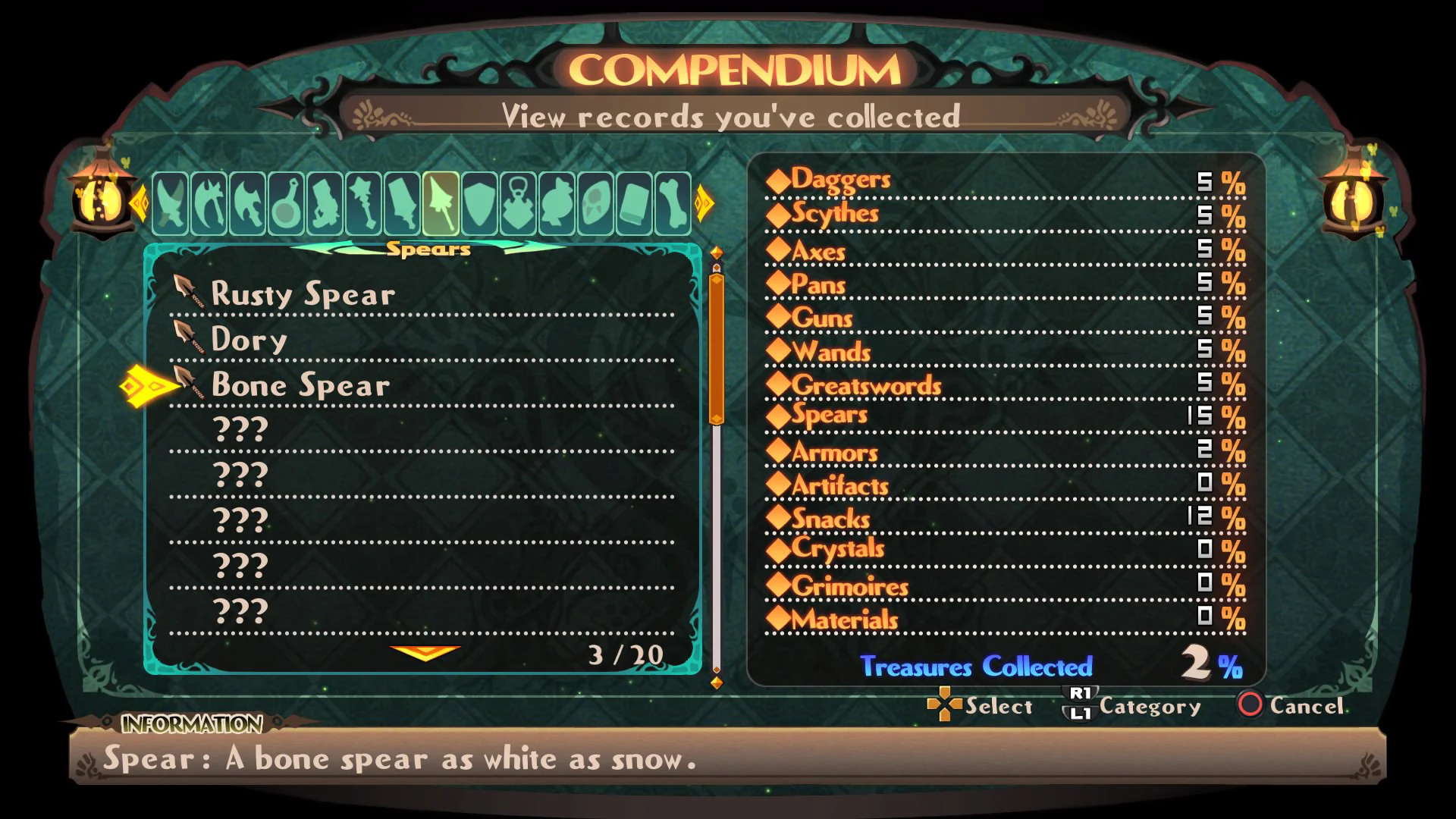The image size is (1456, 819).
Task: Show the Guns category tab
Action: 325,203
